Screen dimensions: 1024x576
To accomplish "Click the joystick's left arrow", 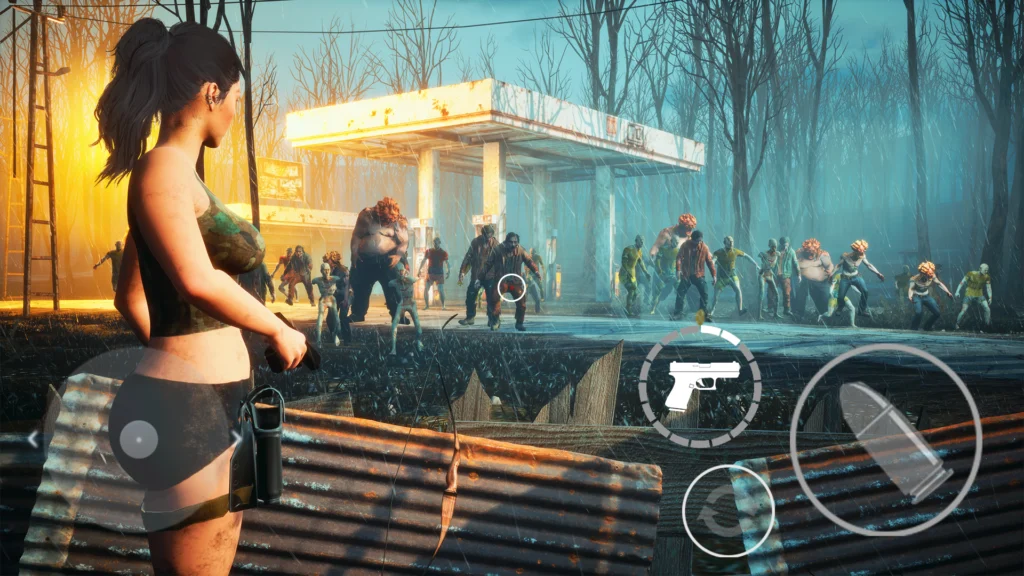I will coord(34,438).
